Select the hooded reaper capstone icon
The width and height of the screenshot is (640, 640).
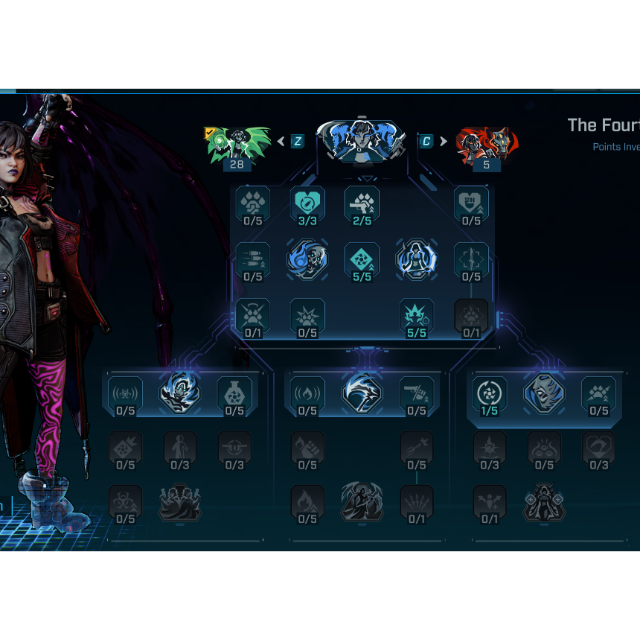362,502
